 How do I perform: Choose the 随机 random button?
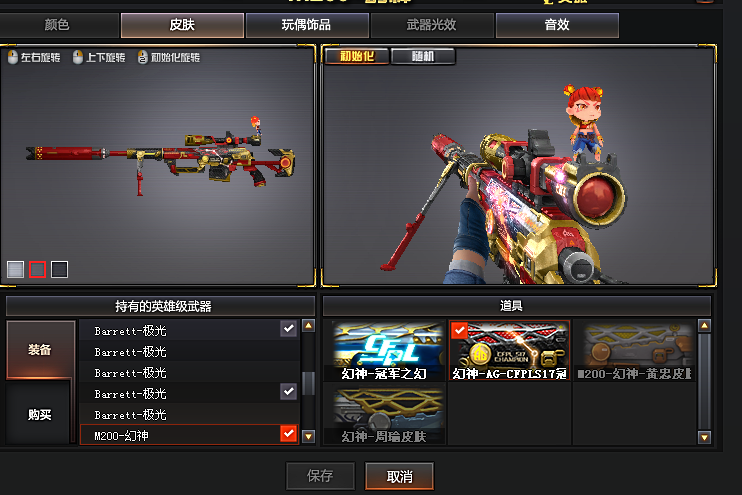tap(422, 56)
